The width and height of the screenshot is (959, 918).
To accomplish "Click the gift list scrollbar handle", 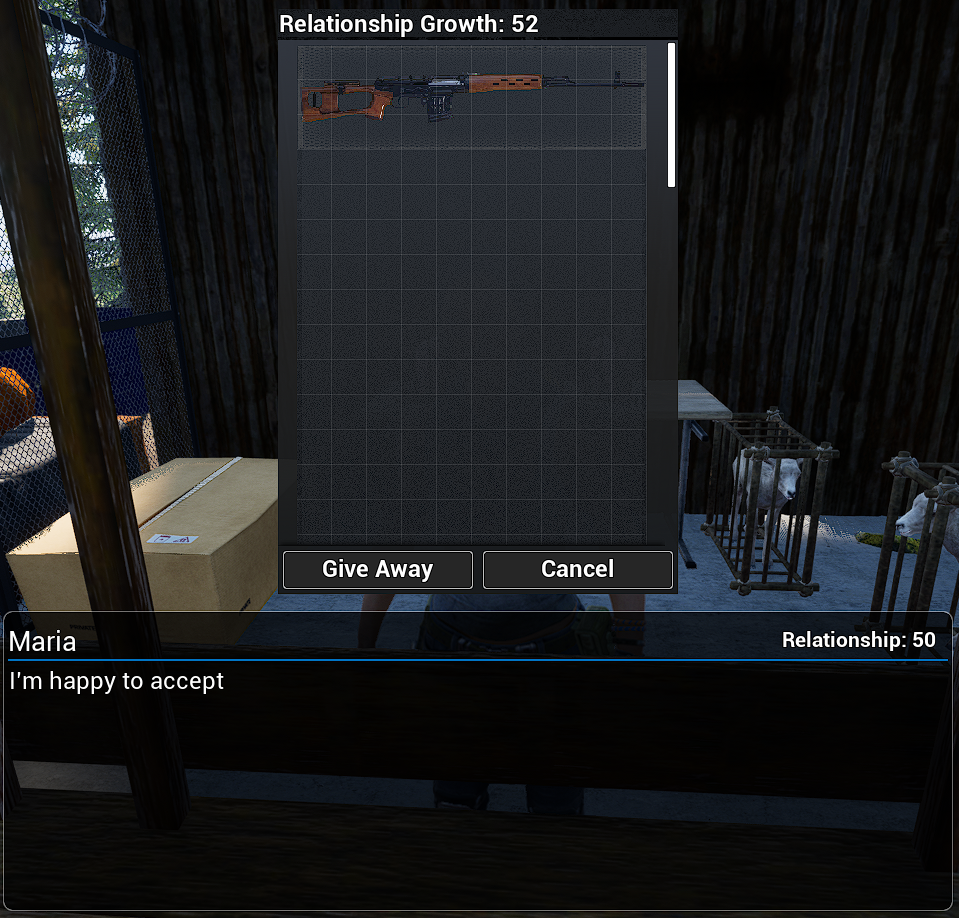I will (671, 114).
